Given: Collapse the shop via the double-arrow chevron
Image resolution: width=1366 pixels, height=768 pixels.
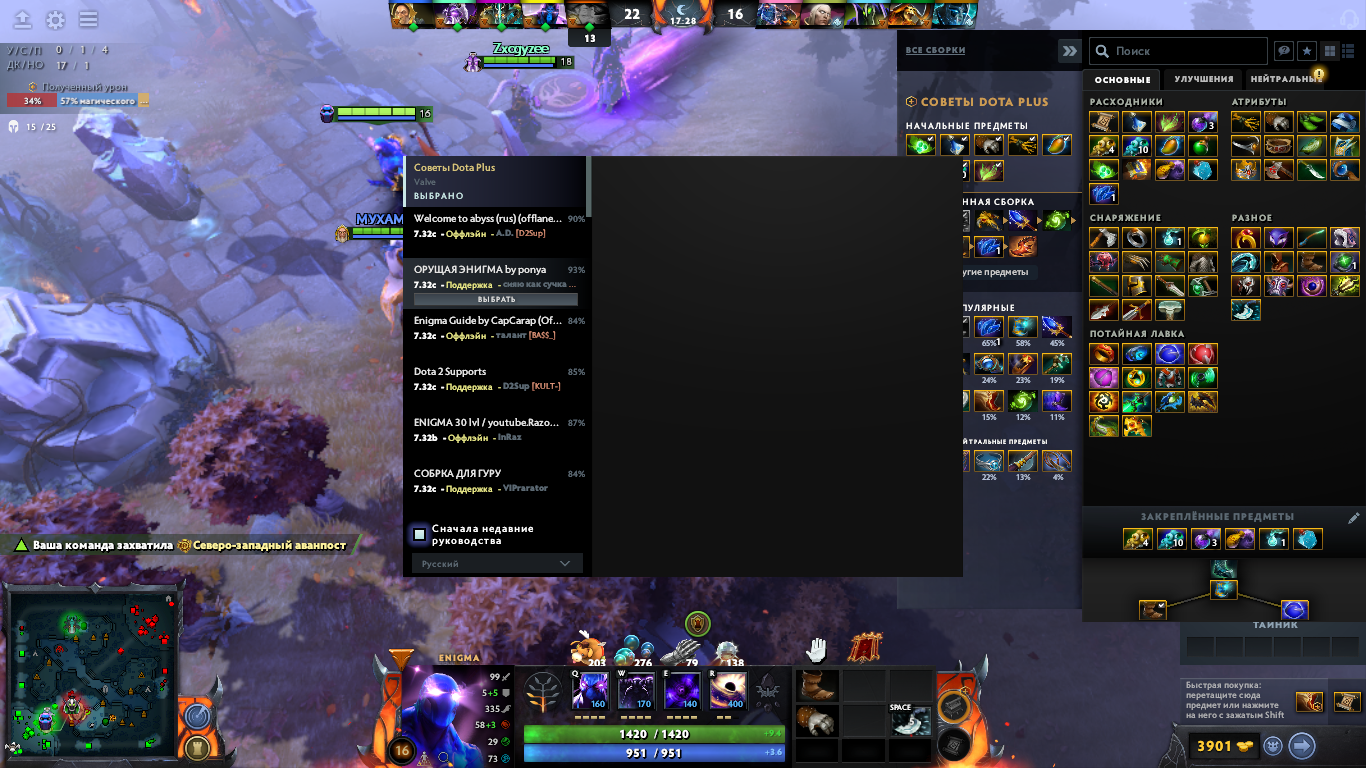Looking at the screenshot, I should click(1069, 50).
